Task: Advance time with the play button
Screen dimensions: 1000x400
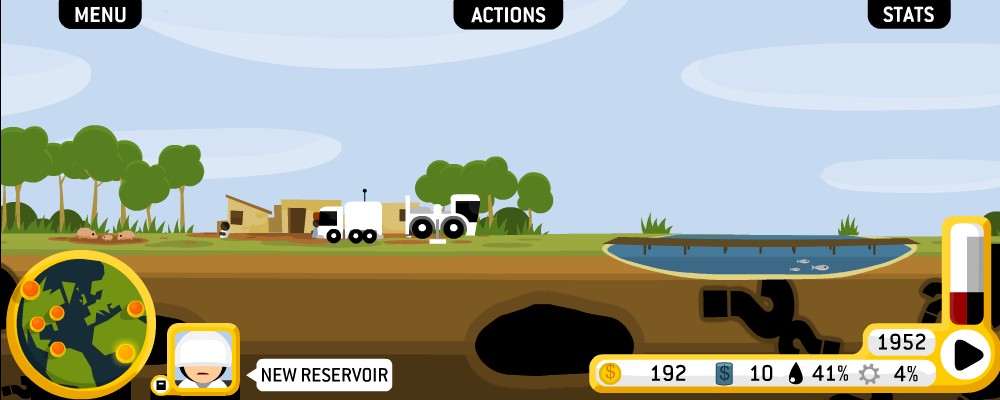Action: coord(967,354)
